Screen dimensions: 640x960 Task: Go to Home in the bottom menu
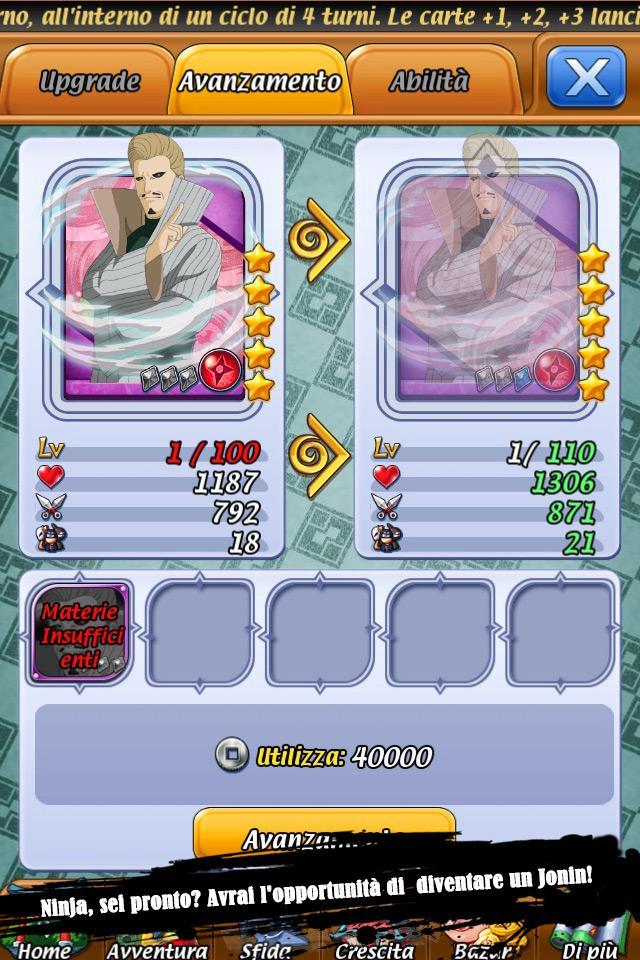(x=45, y=948)
